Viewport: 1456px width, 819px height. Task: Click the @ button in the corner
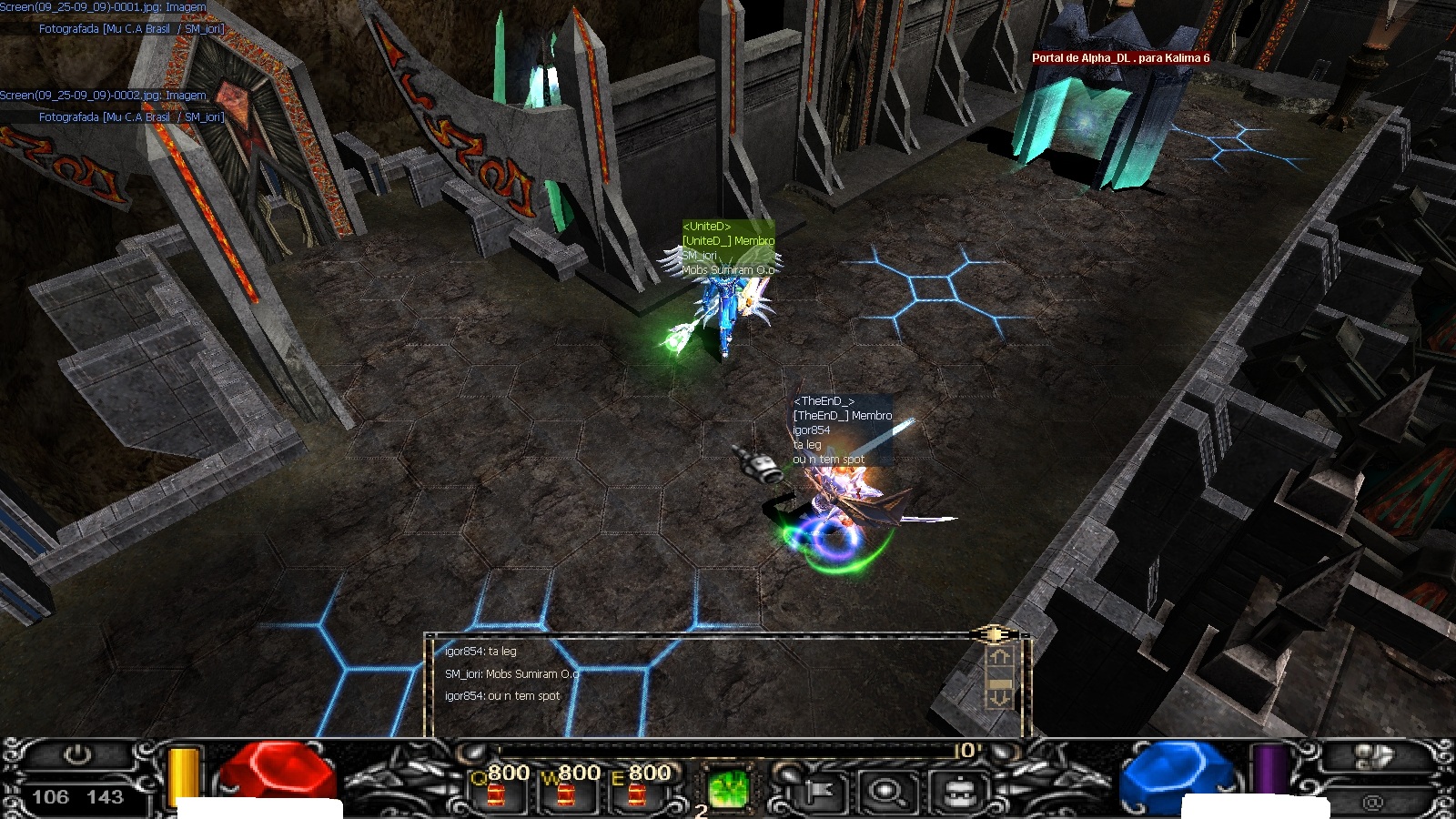[x=1372, y=802]
